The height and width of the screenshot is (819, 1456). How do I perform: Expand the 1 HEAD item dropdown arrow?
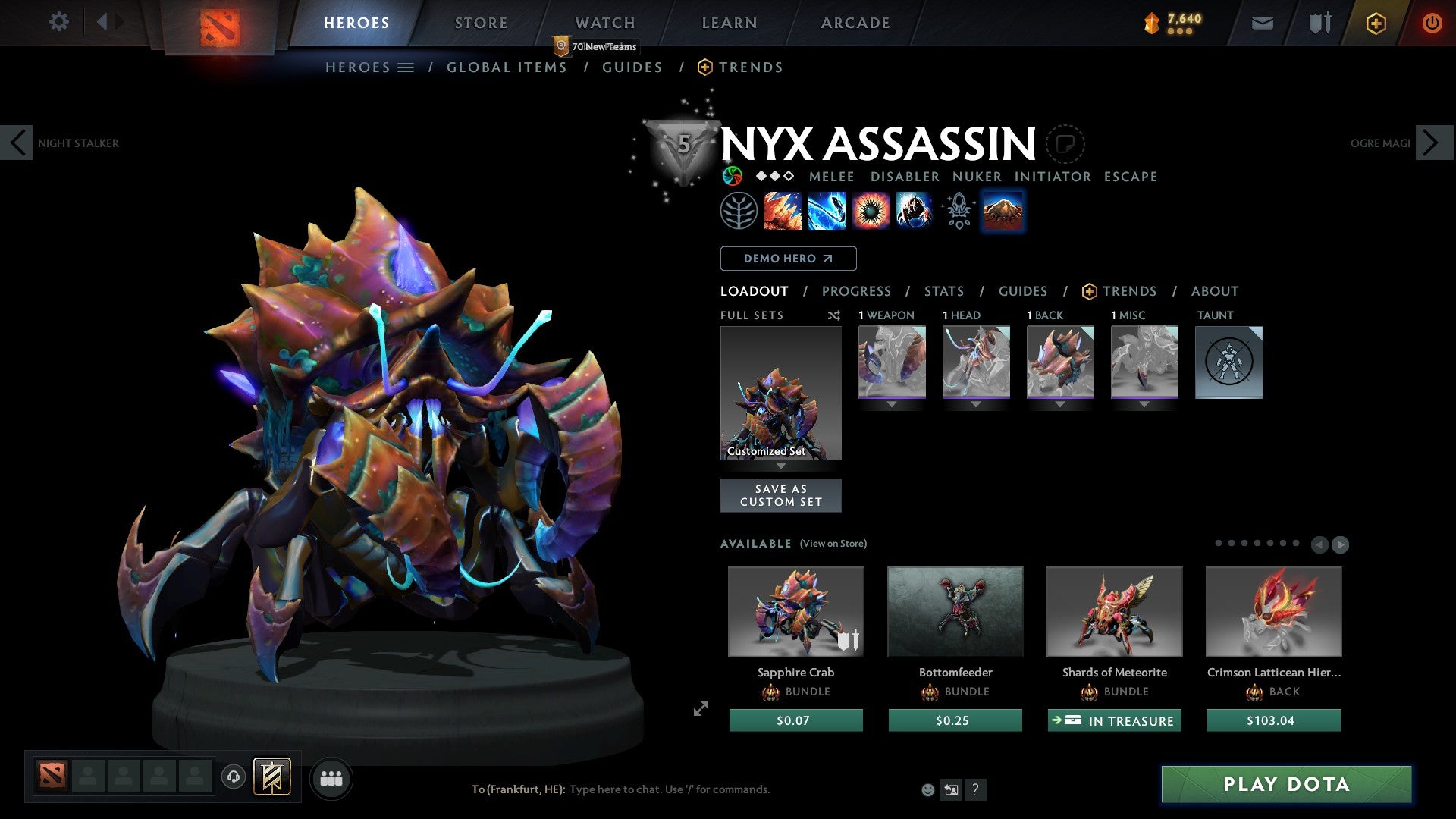pyautogui.click(x=976, y=404)
